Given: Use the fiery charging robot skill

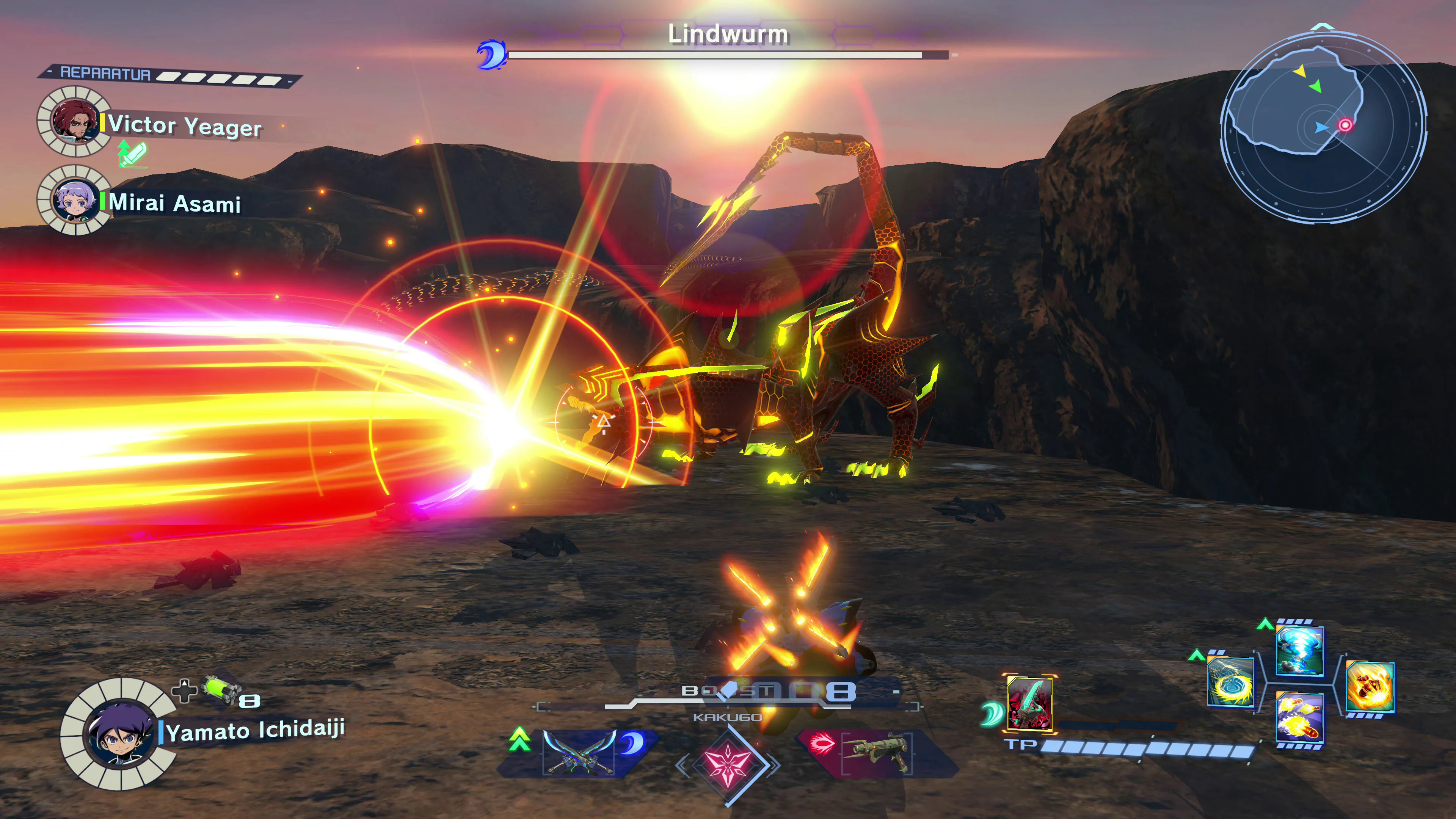Looking at the screenshot, I should tap(1370, 687).
